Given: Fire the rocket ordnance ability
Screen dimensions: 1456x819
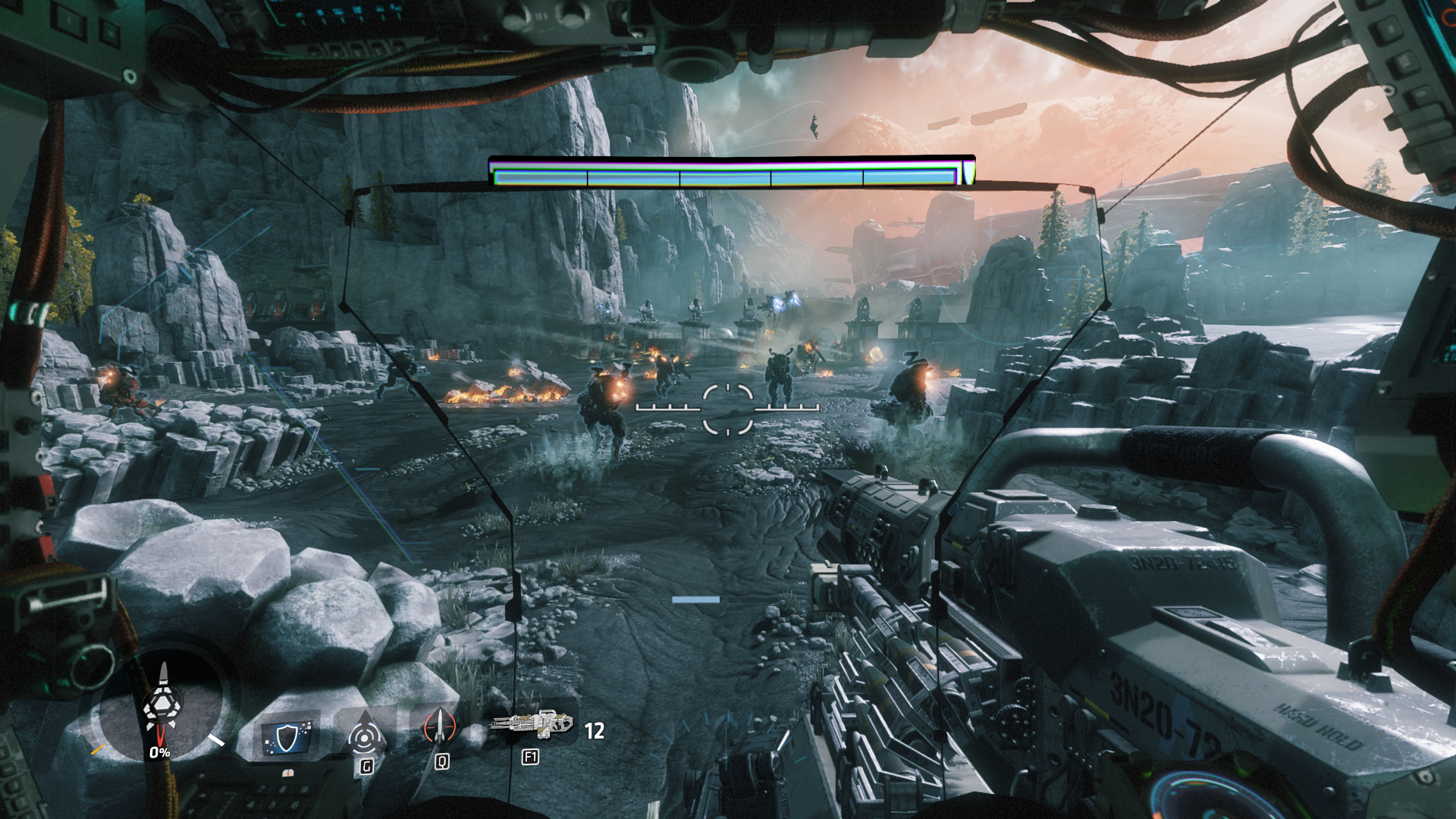Looking at the screenshot, I should [440, 726].
